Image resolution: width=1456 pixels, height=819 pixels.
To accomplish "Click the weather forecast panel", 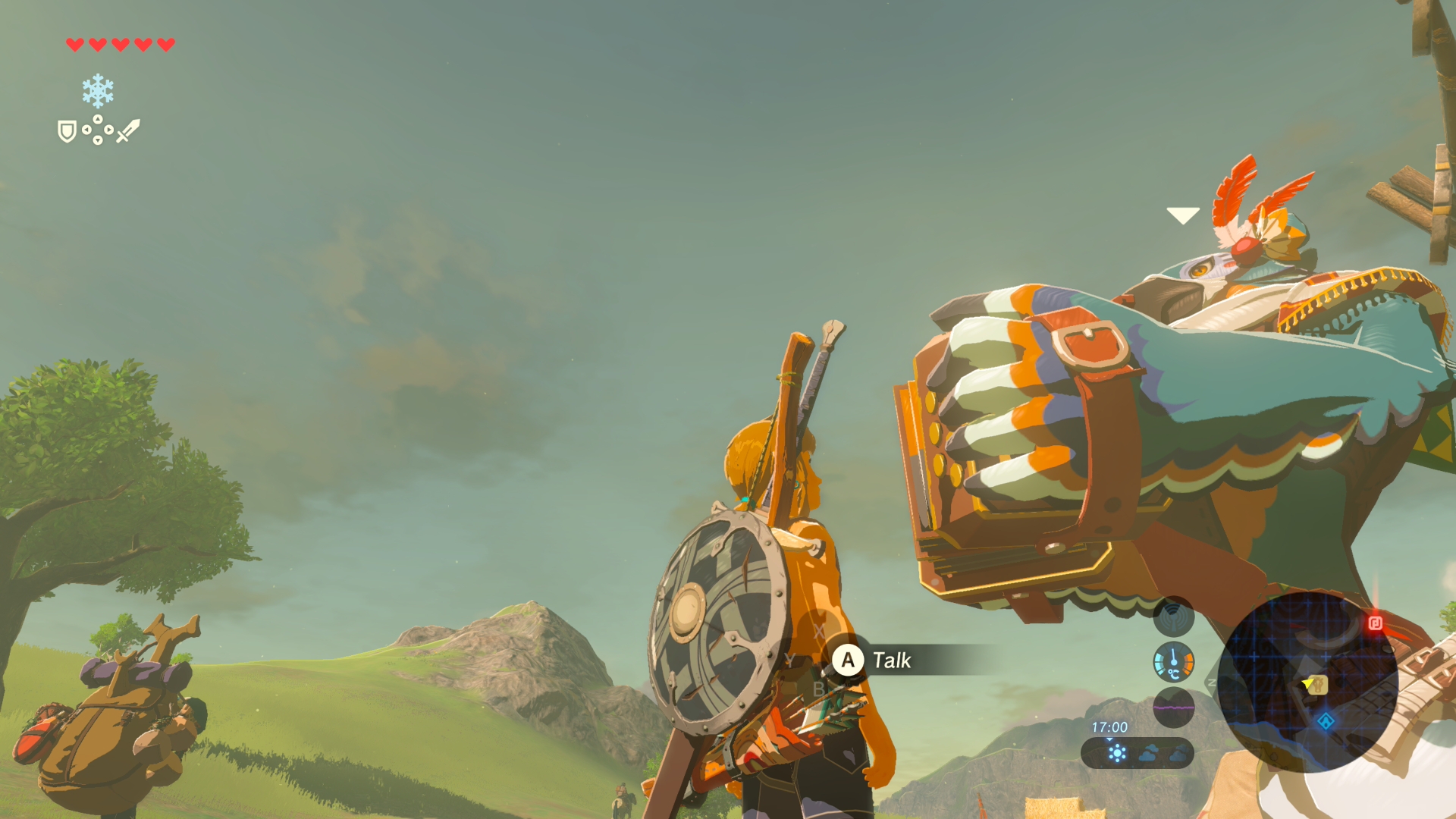I will [x=1137, y=753].
